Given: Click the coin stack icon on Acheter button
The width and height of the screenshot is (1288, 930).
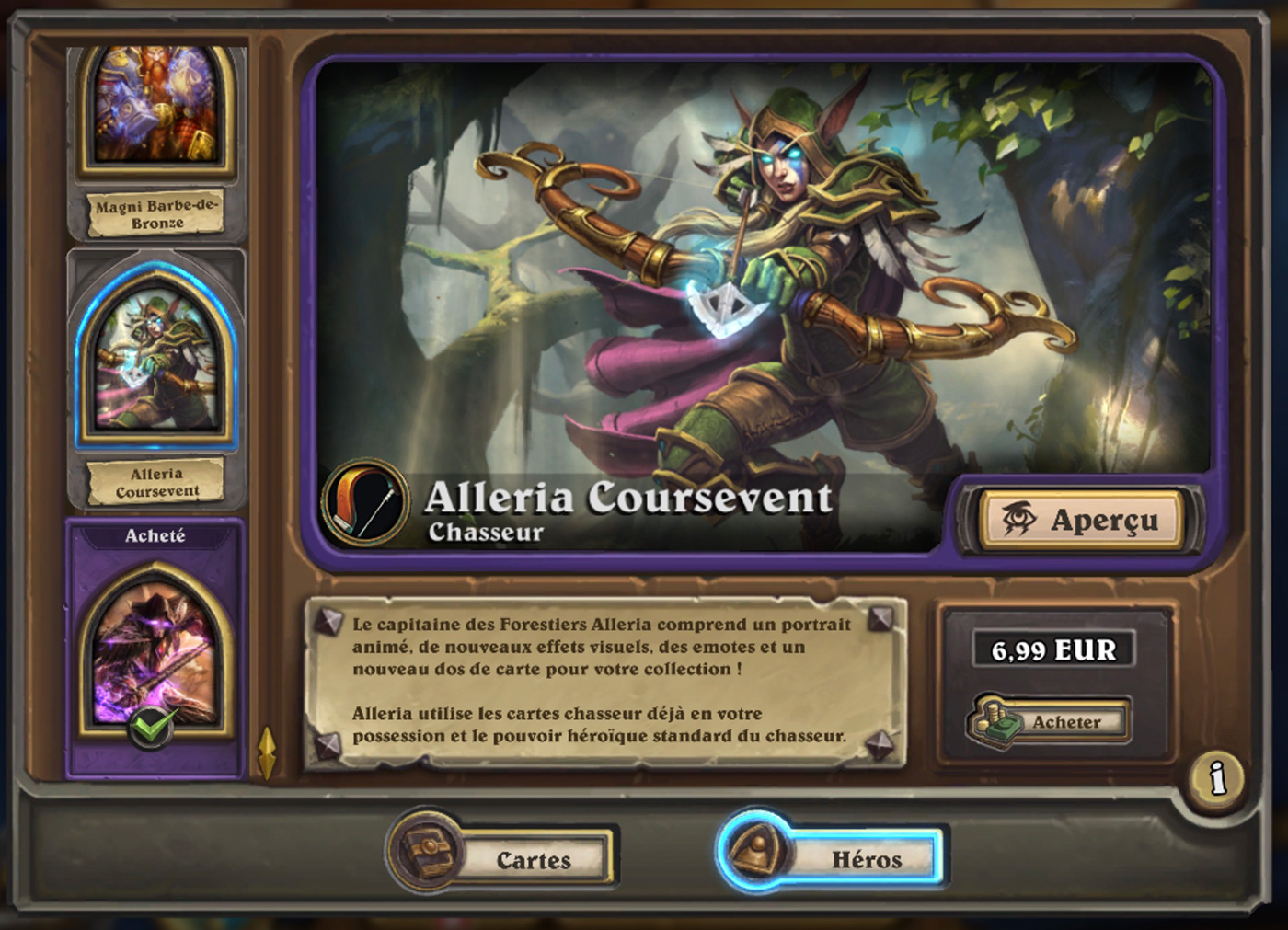Looking at the screenshot, I should coord(995,721).
